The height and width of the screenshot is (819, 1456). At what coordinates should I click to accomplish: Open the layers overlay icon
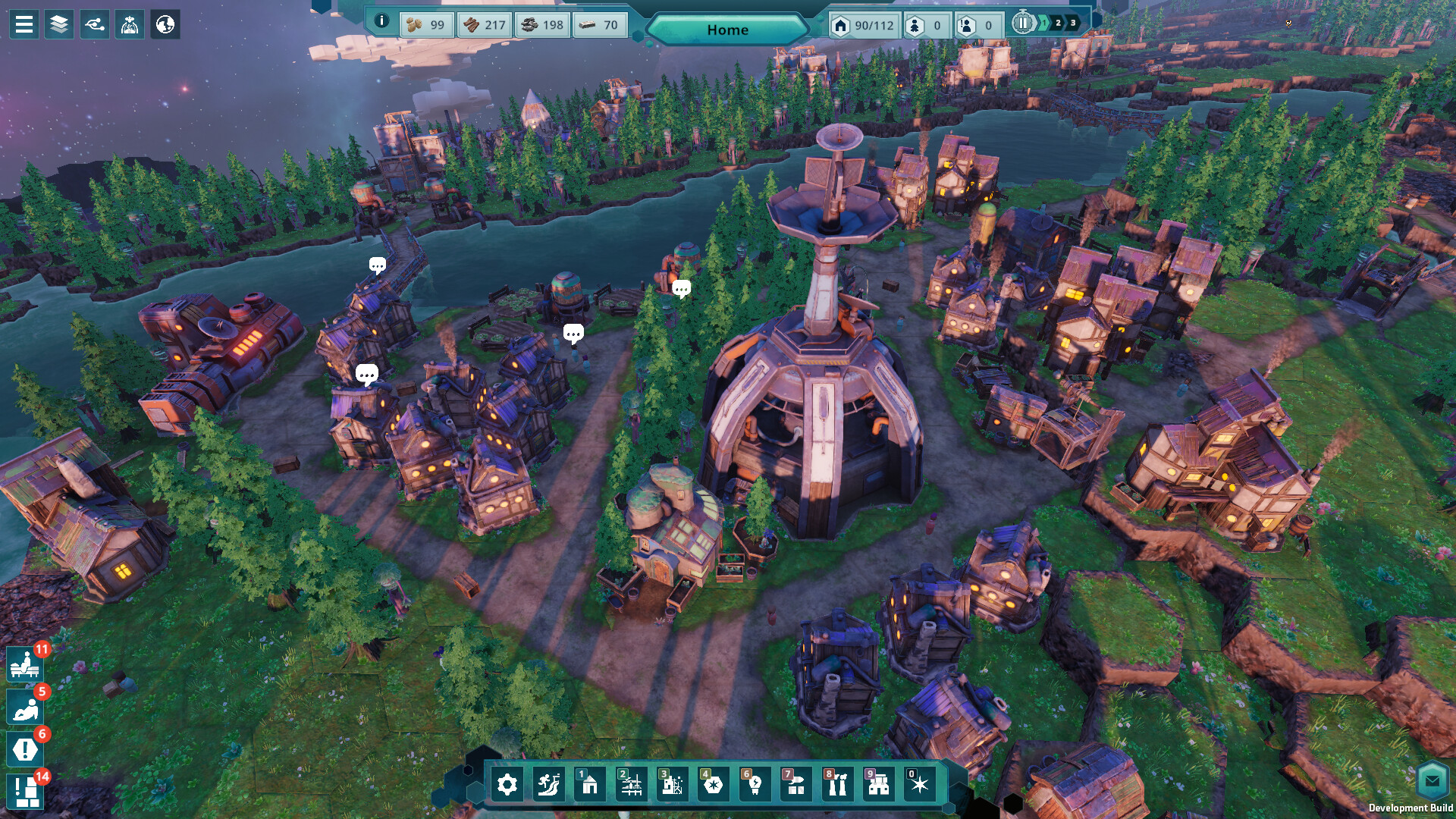[60, 24]
